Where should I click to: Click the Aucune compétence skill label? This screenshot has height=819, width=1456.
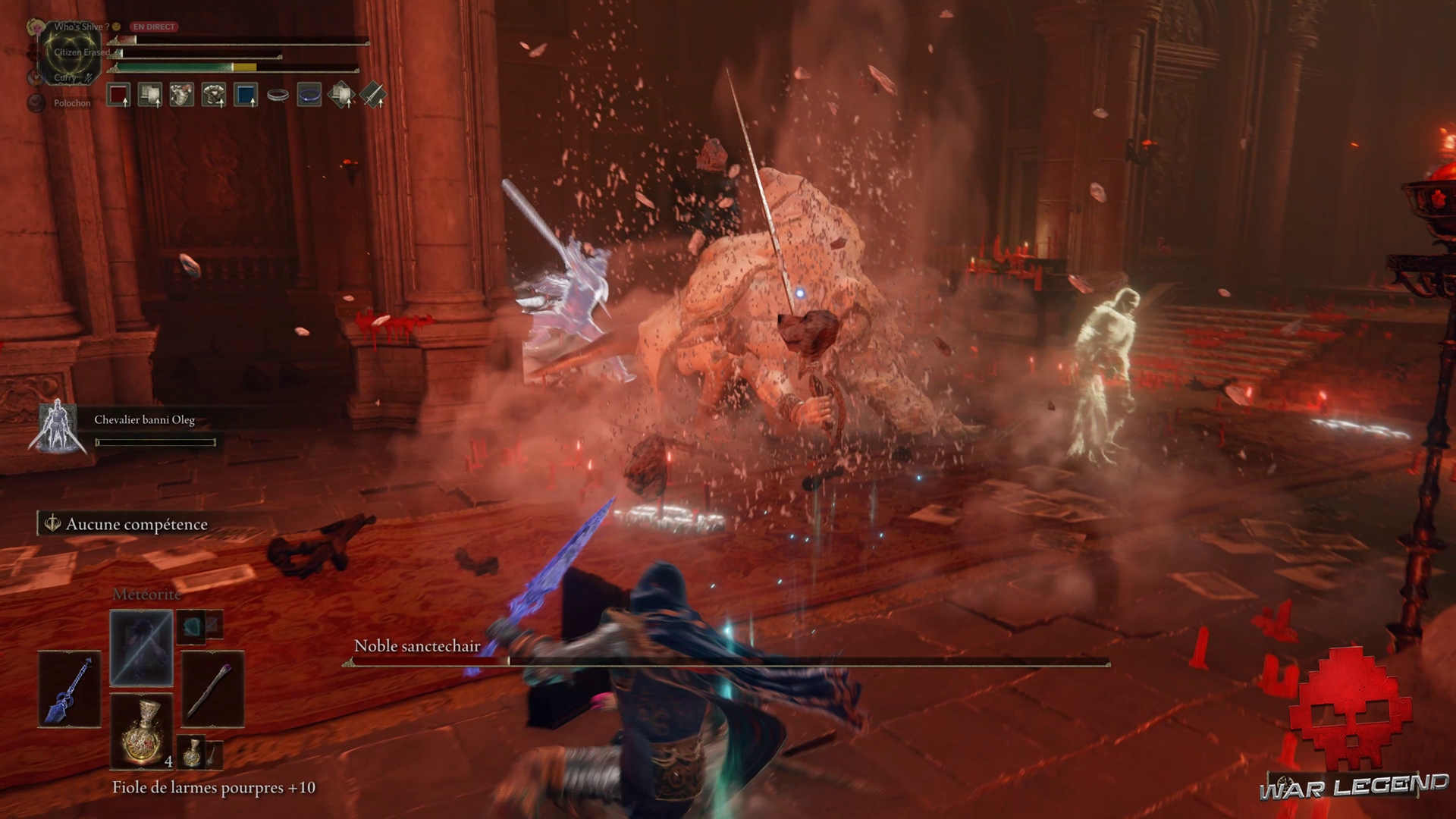coord(136,524)
